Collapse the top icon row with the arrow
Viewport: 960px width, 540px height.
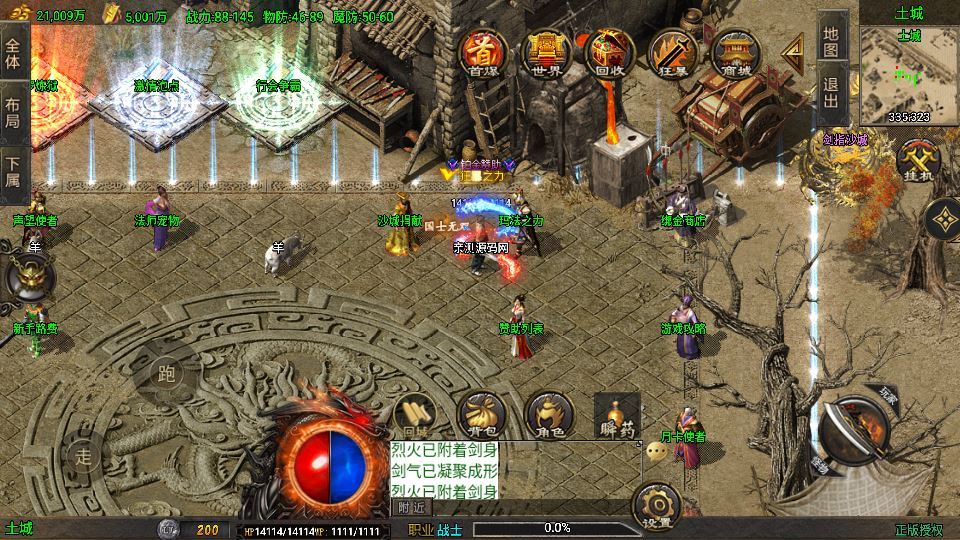pyautogui.click(x=793, y=49)
